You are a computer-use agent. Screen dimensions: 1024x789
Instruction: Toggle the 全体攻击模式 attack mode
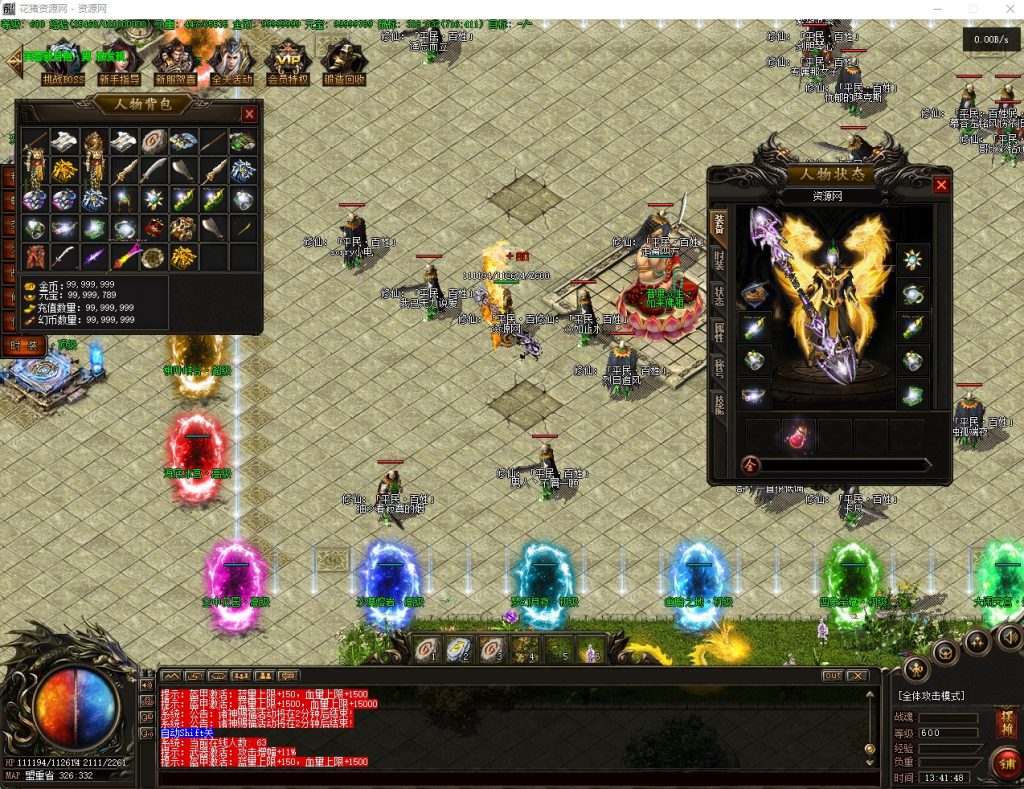[931, 695]
